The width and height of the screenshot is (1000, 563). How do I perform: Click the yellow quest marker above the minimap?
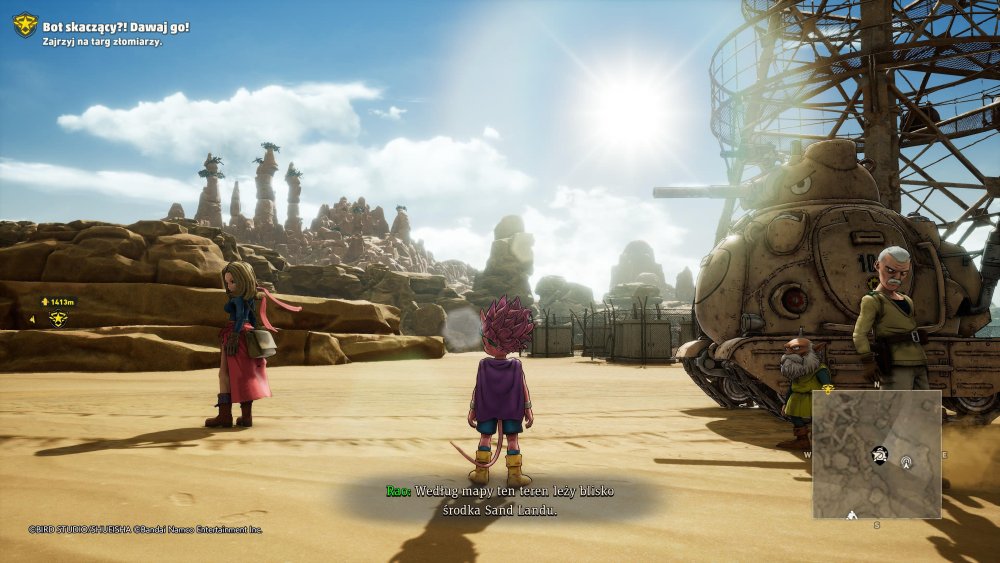(x=828, y=389)
